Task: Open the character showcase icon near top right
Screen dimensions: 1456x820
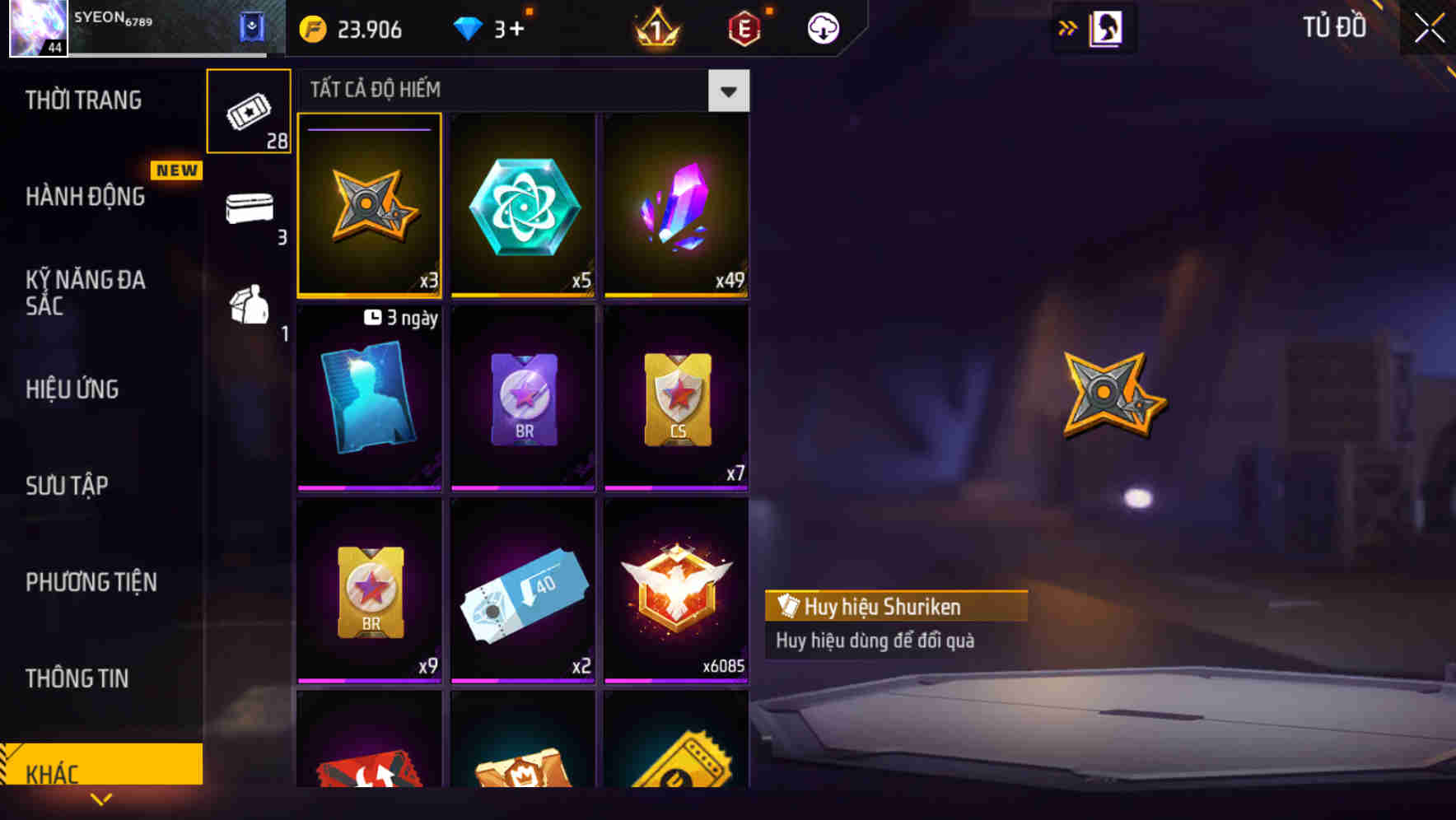Action: [1104, 27]
